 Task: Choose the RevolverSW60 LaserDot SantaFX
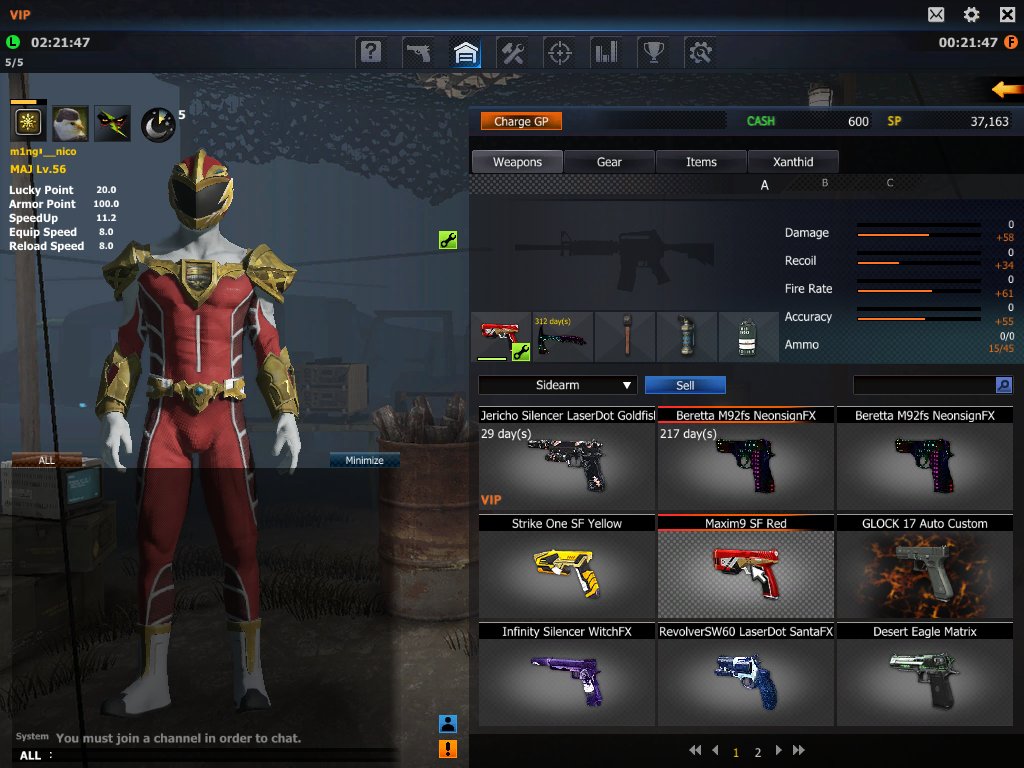(746, 674)
